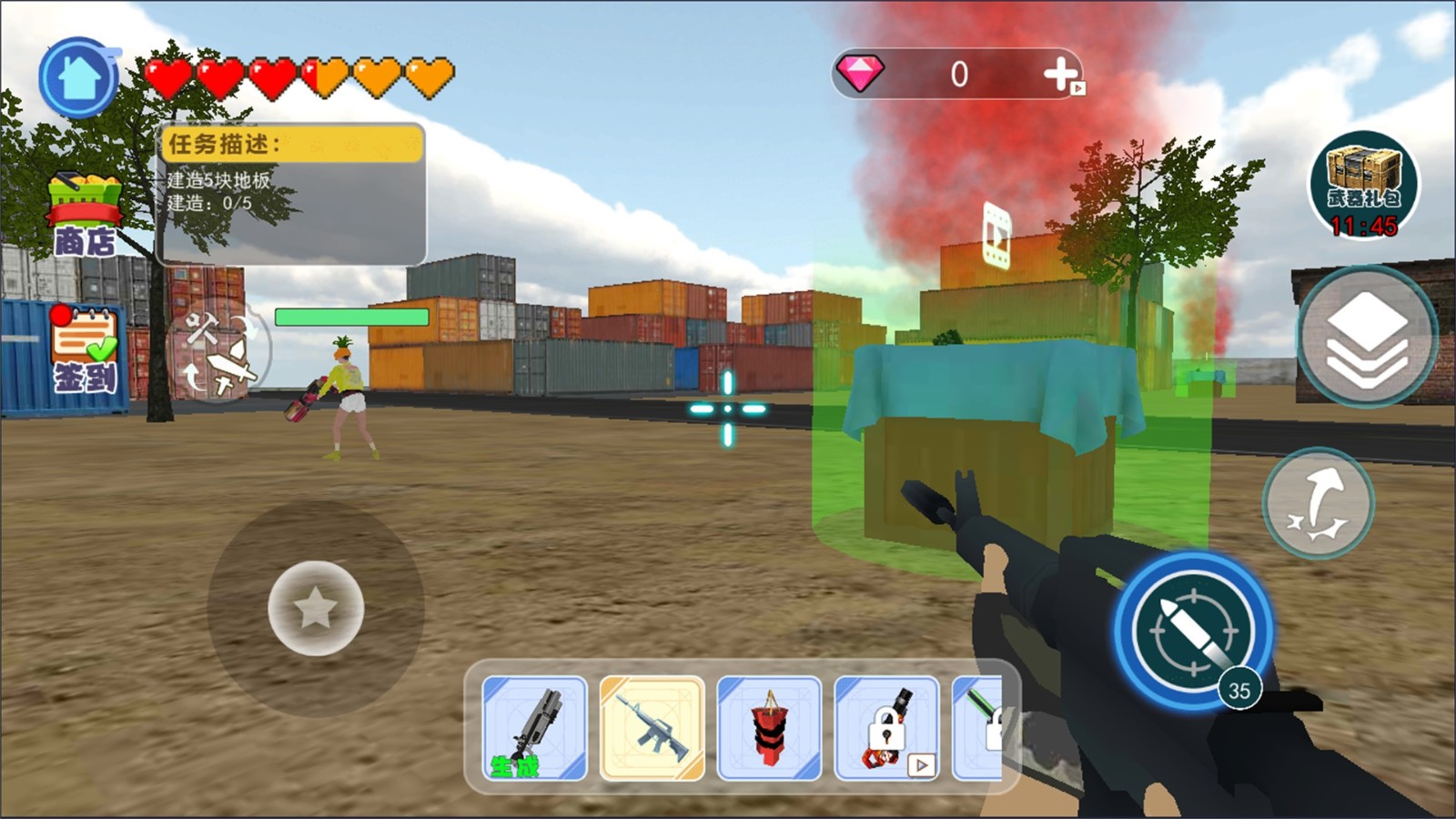Open the 签到 daily check-in
Viewport: 1456px width, 819px height.
[84, 350]
